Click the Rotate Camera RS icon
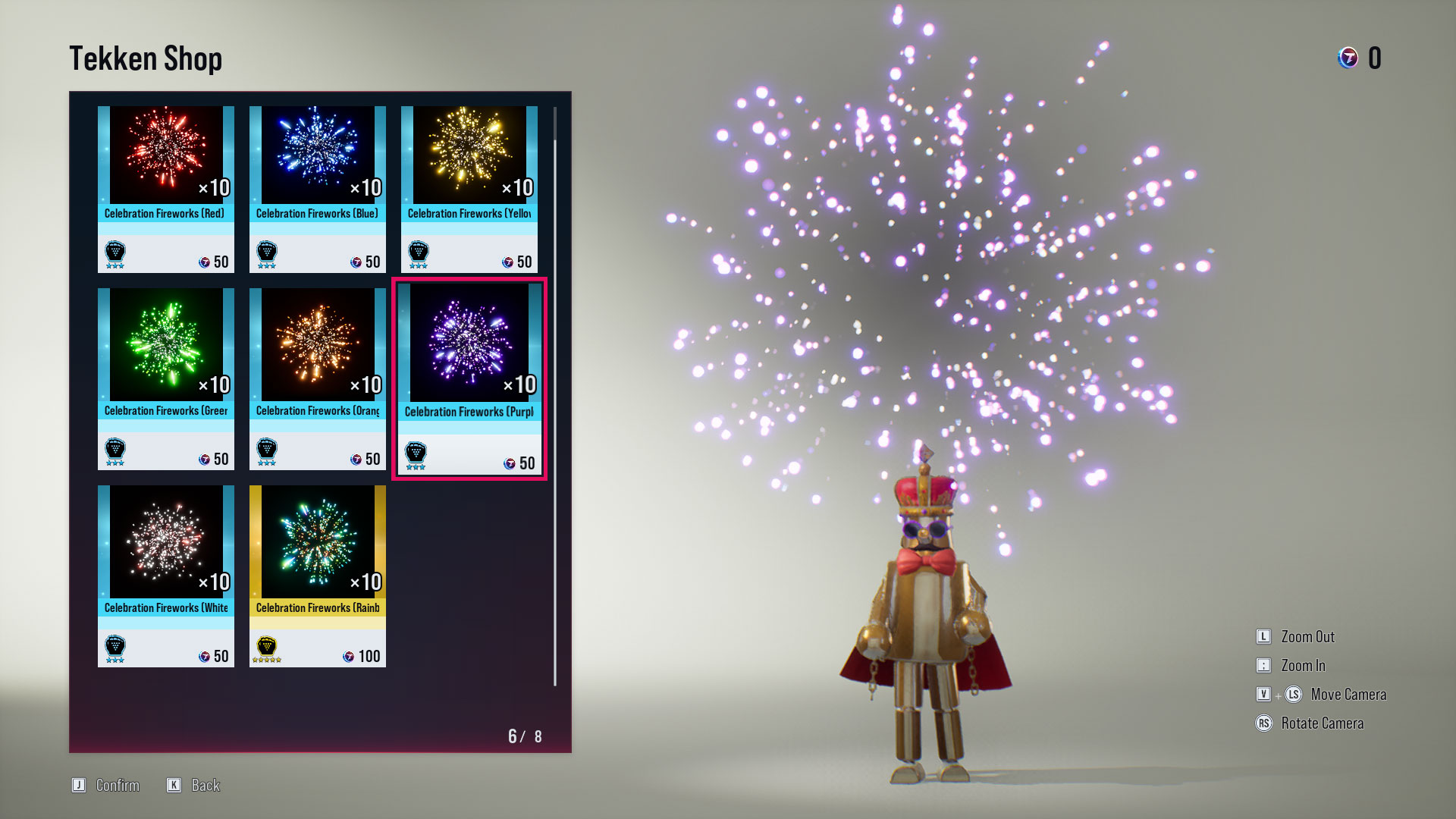Screen dimensions: 1456x819 point(1263,723)
